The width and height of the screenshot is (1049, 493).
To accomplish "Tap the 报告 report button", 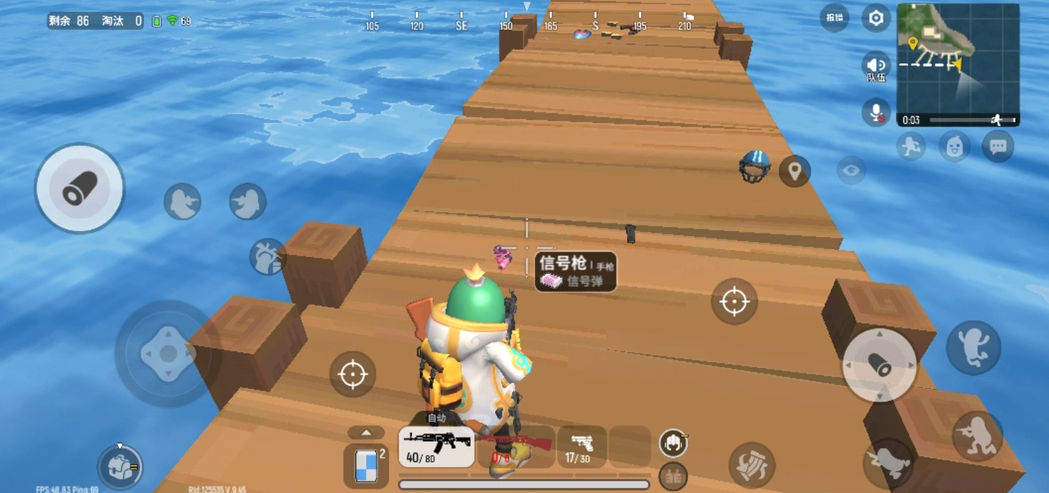I will (834, 17).
